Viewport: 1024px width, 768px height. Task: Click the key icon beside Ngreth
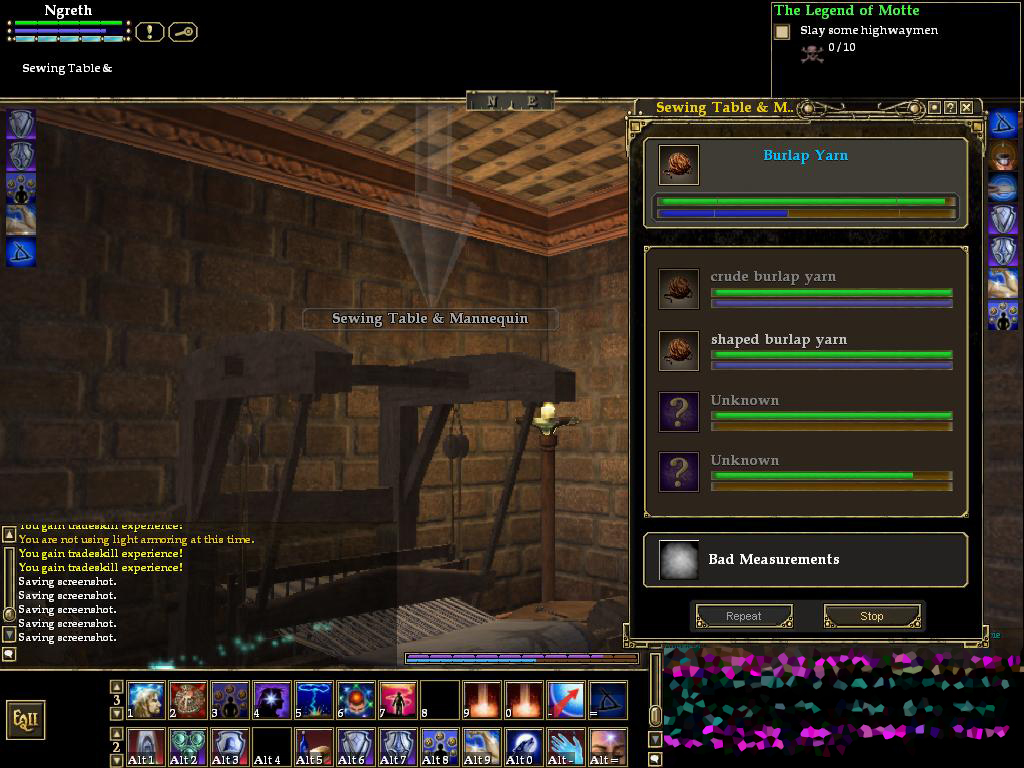[183, 32]
